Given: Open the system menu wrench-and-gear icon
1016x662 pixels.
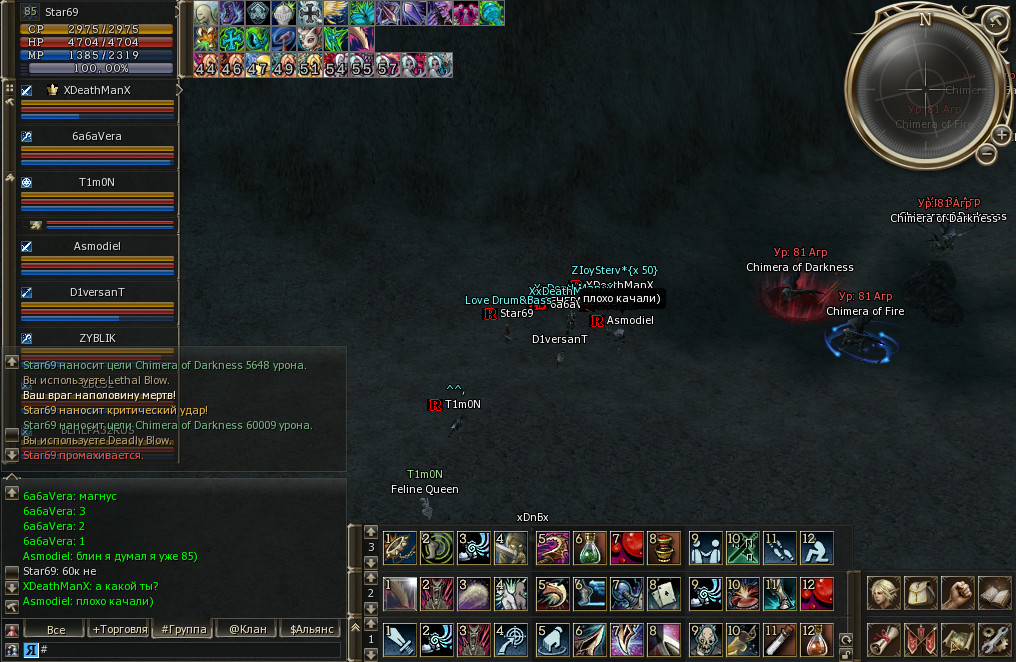Looking at the screenshot, I should pos(994,638).
